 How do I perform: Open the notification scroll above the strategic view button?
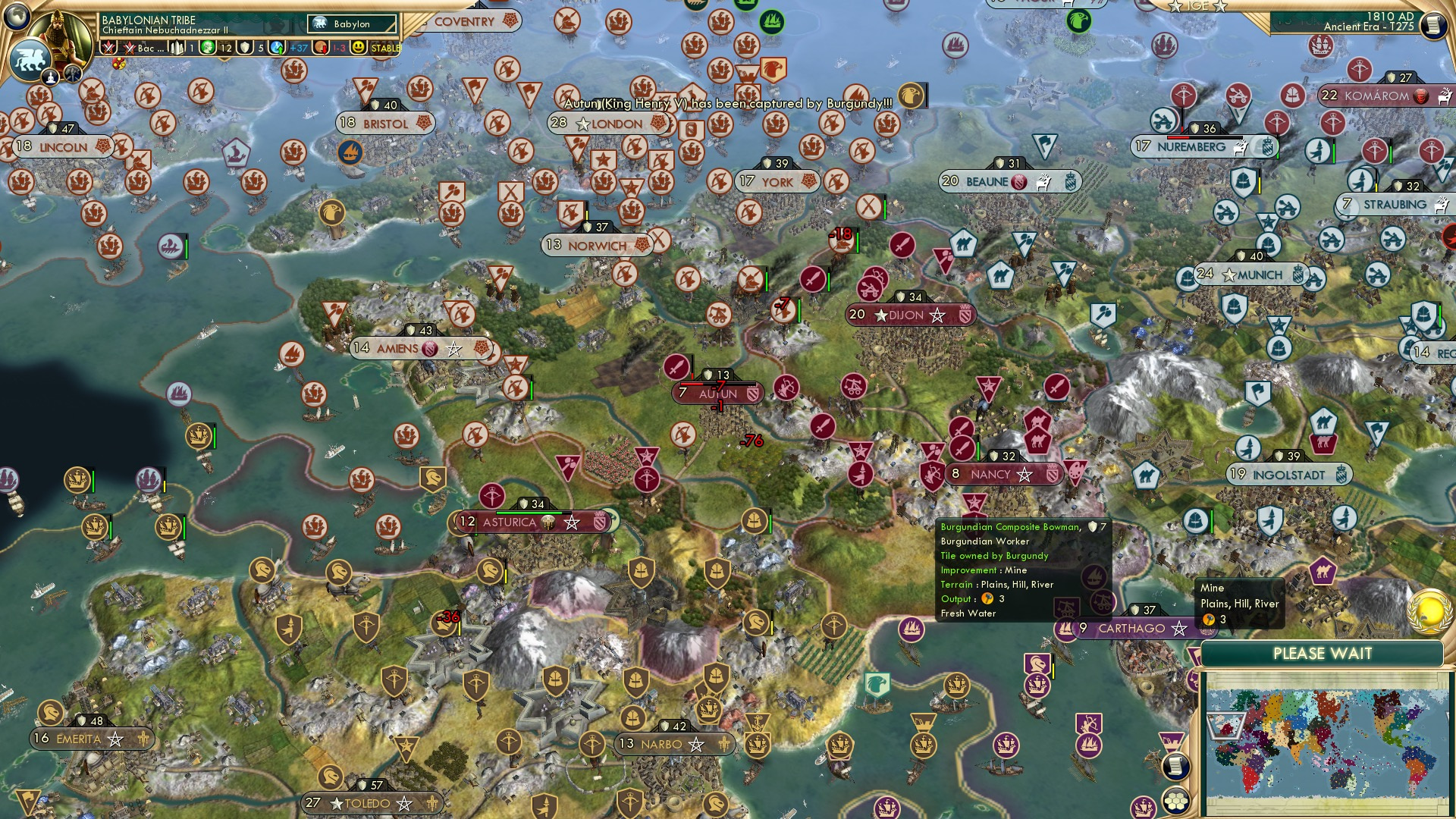pos(1176,767)
